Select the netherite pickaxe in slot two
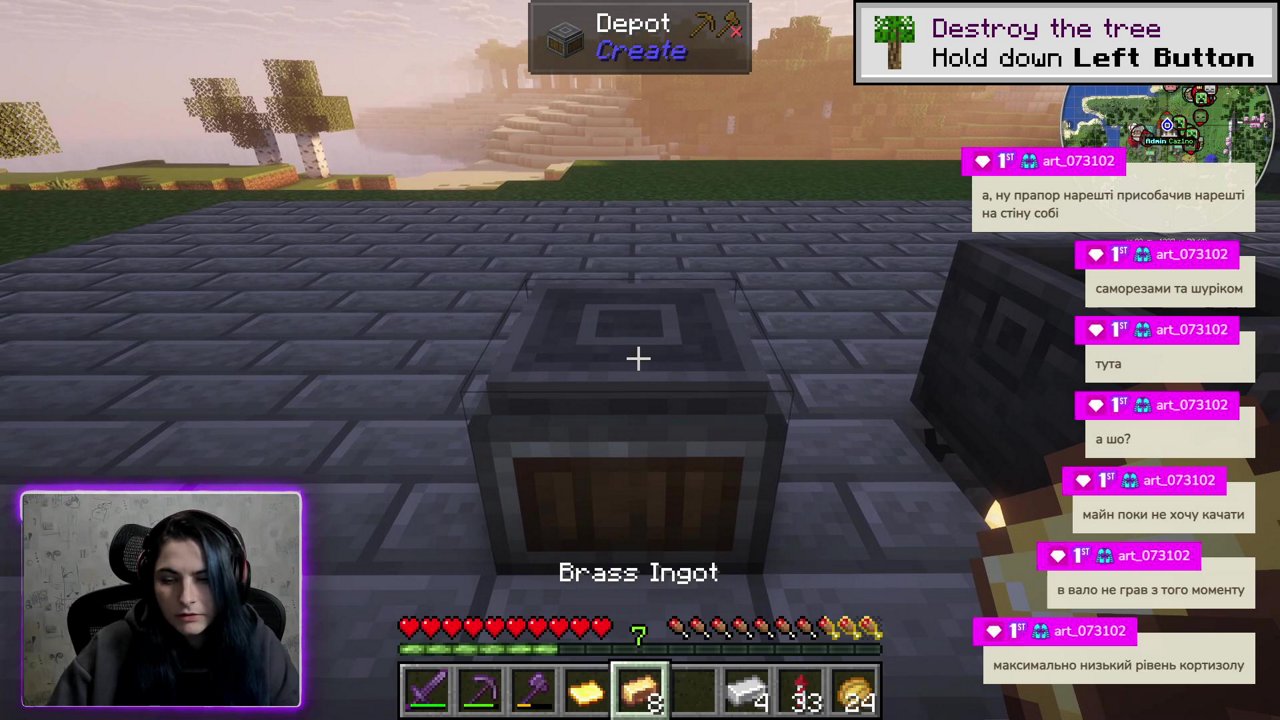 481,690
